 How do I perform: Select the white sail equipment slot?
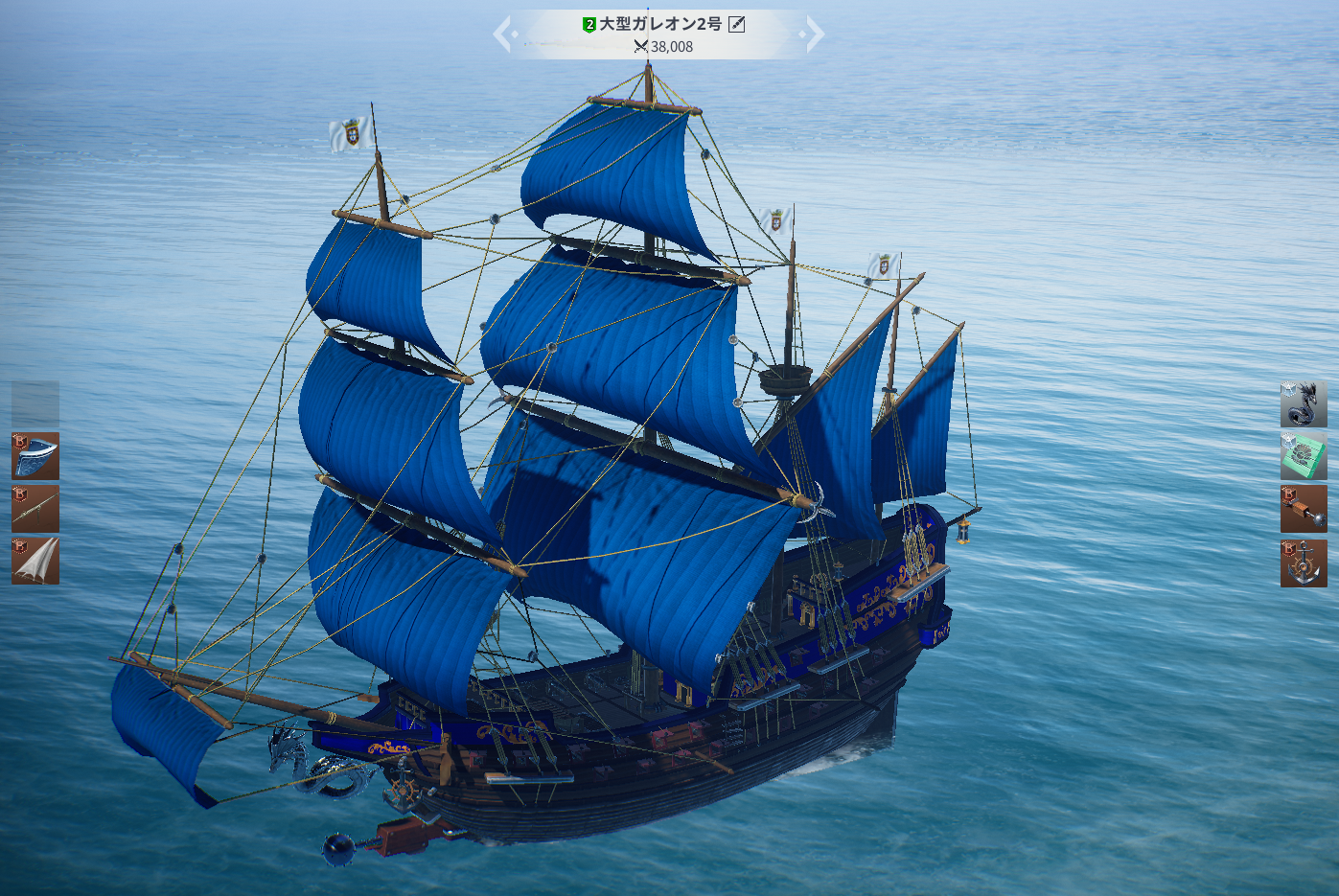(x=35, y=562)
